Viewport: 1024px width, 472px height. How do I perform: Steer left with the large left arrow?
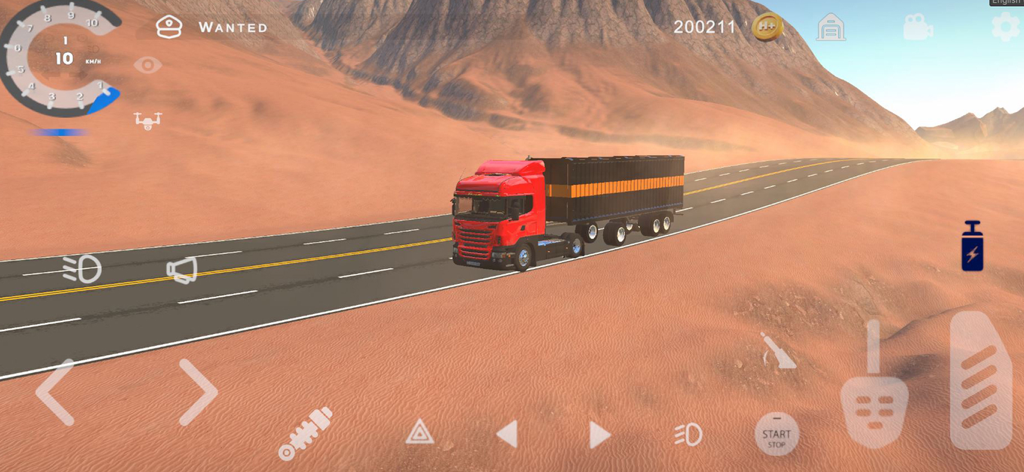(55, 391)
